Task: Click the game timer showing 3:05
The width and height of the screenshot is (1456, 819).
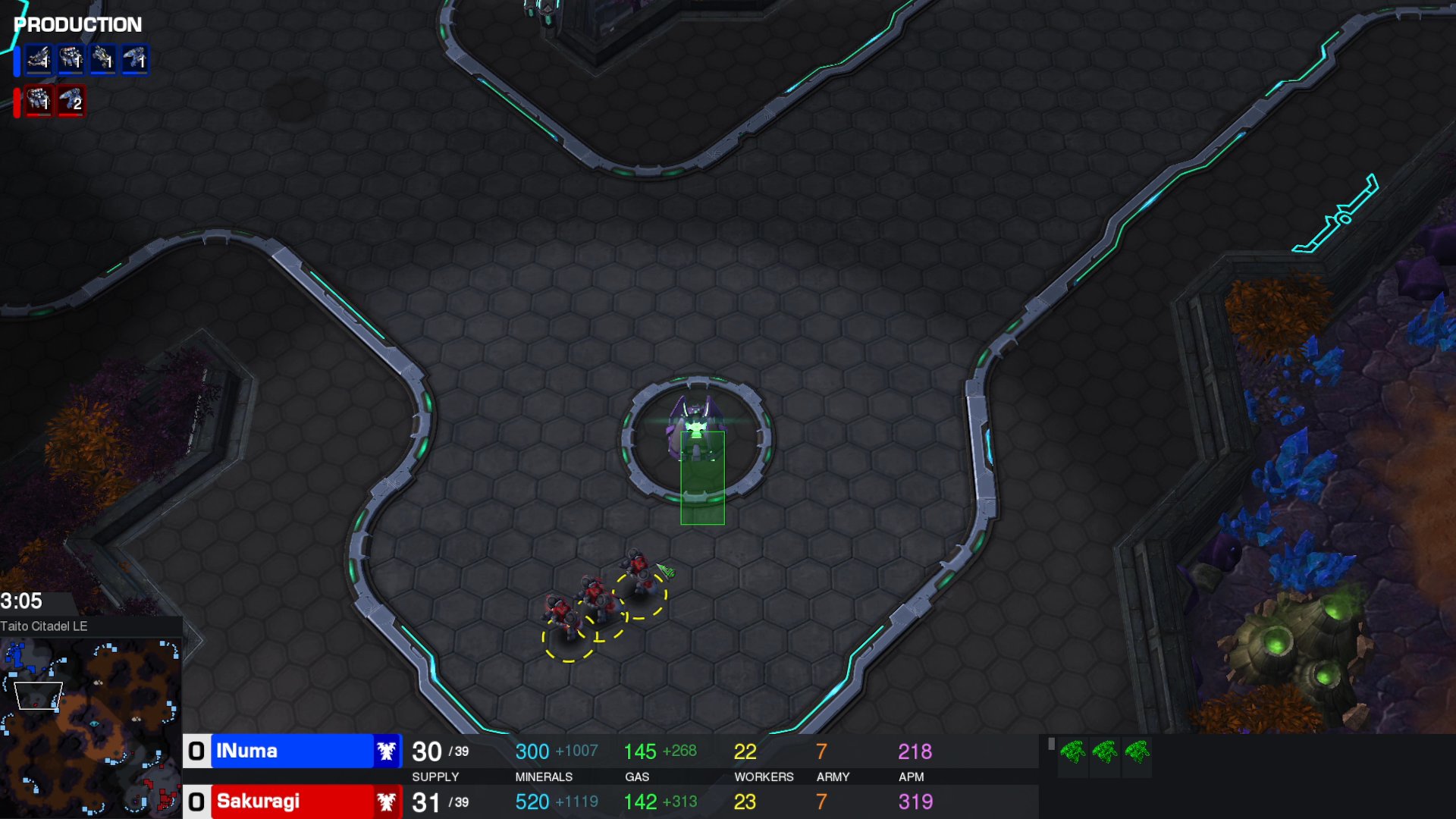Action: (23, 601)
